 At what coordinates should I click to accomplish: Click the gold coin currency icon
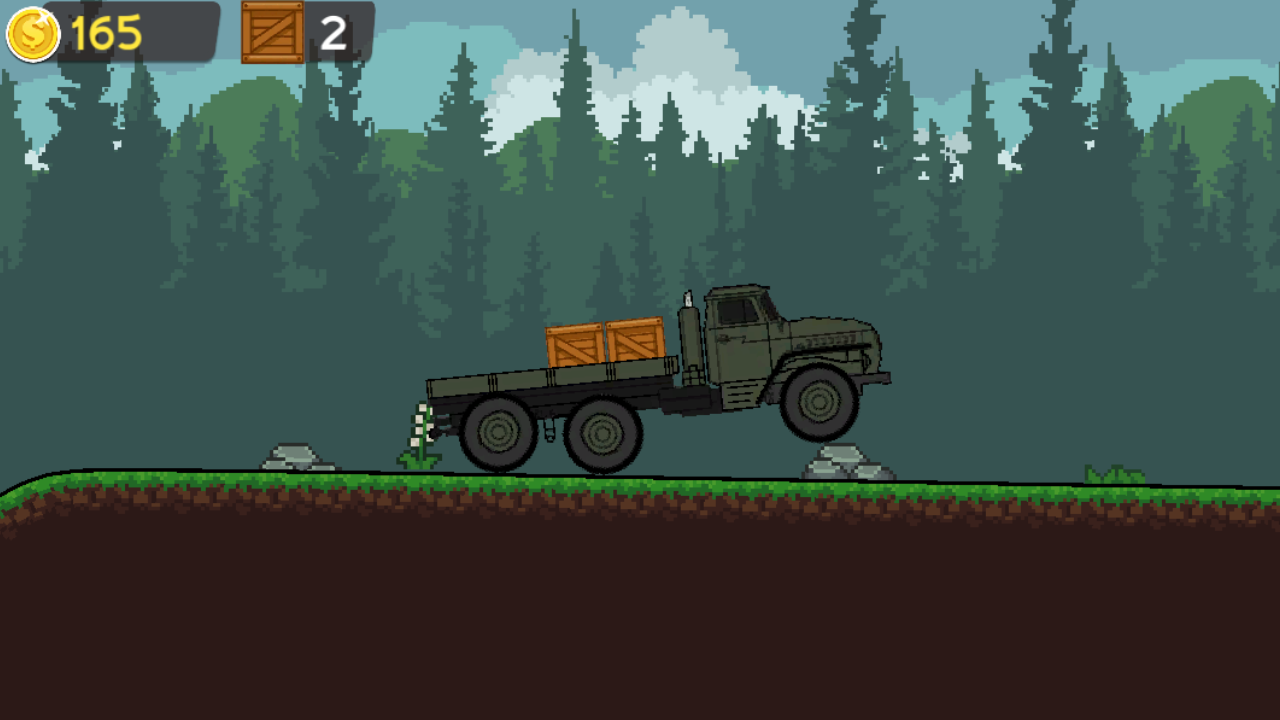[31, 35]
